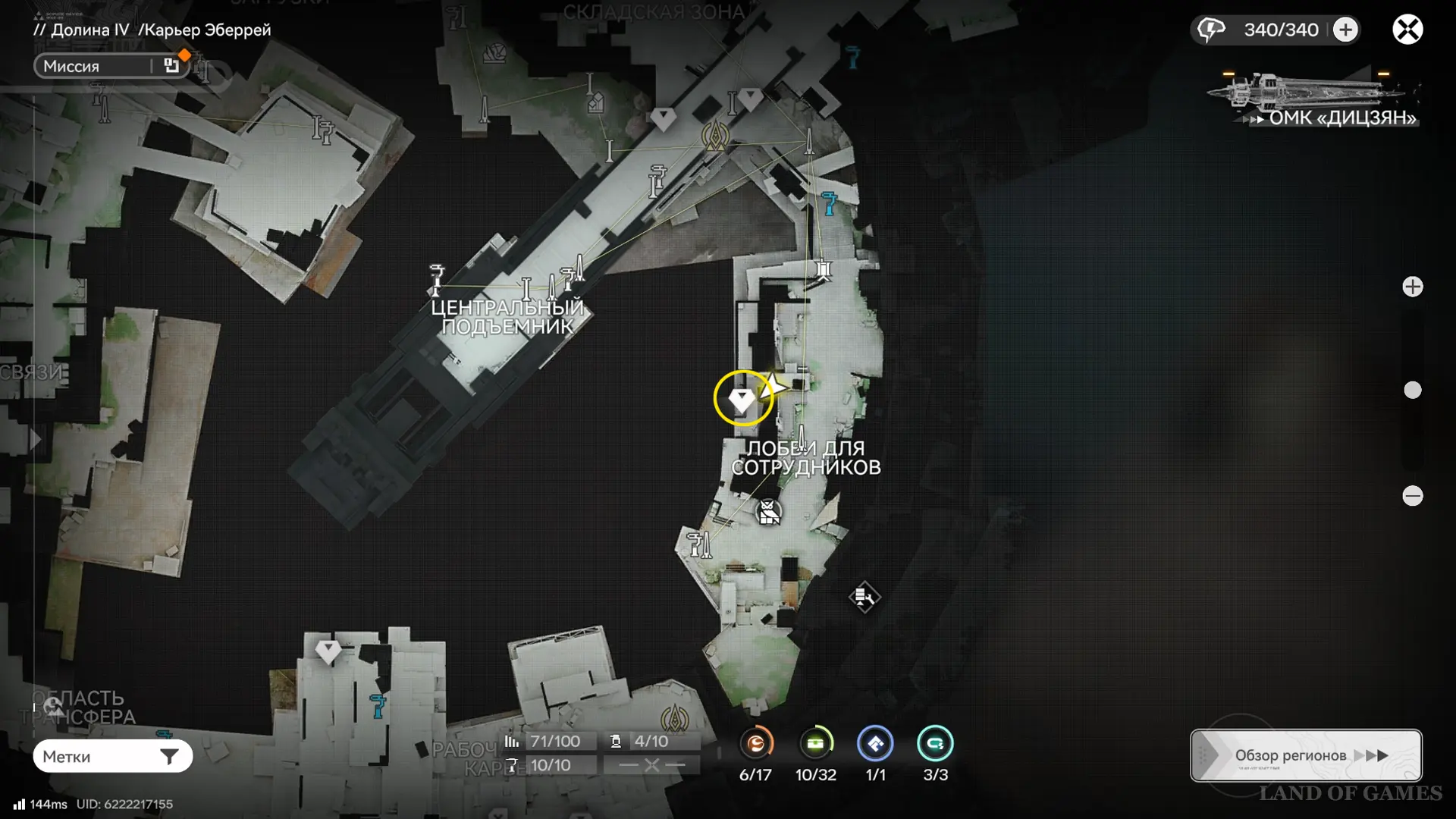Click the orange collectible counter showing 6/17

pyautogui.click(x=756, y=744)
